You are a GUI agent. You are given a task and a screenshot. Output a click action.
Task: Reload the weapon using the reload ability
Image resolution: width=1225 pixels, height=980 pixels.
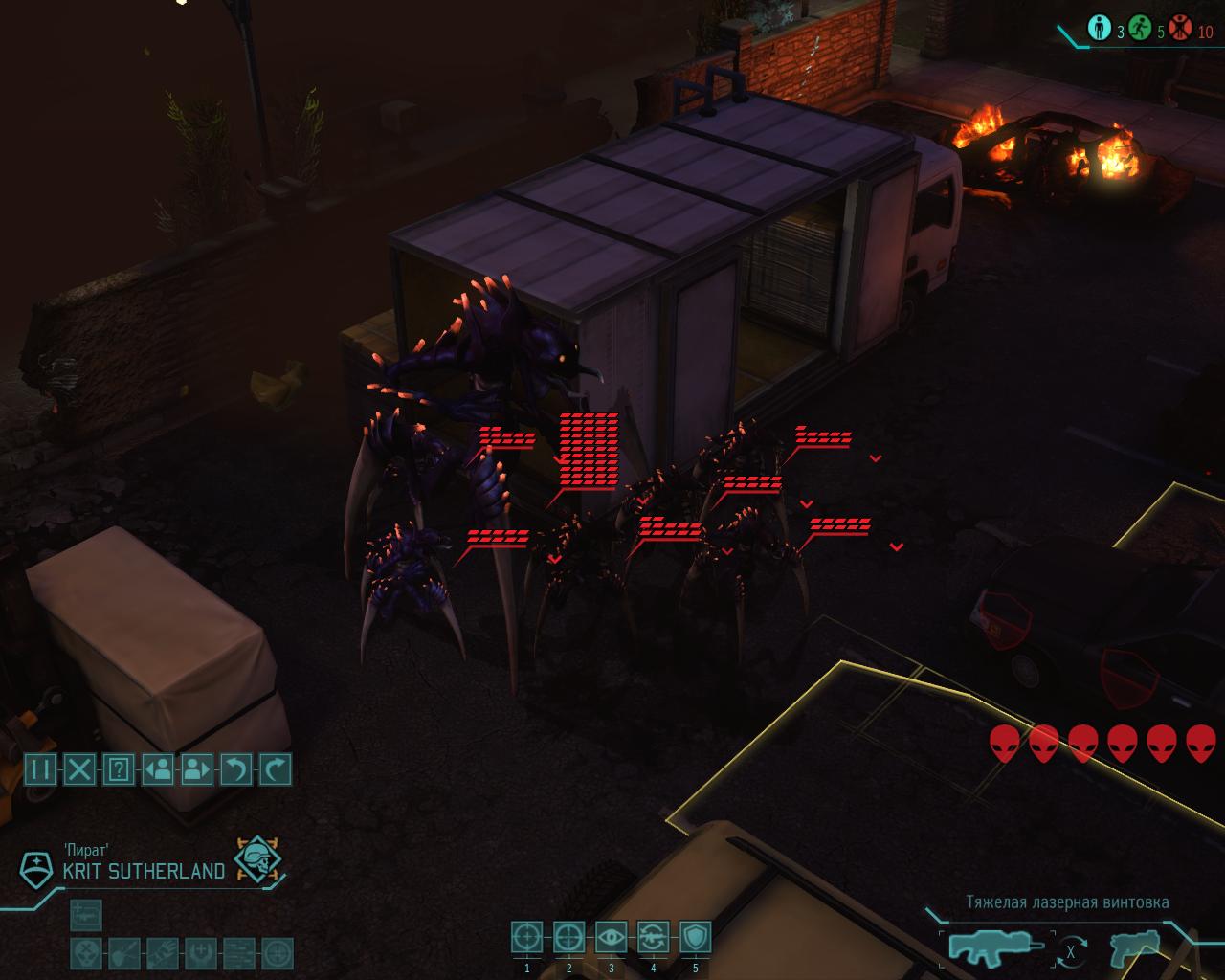pos(654,937)
